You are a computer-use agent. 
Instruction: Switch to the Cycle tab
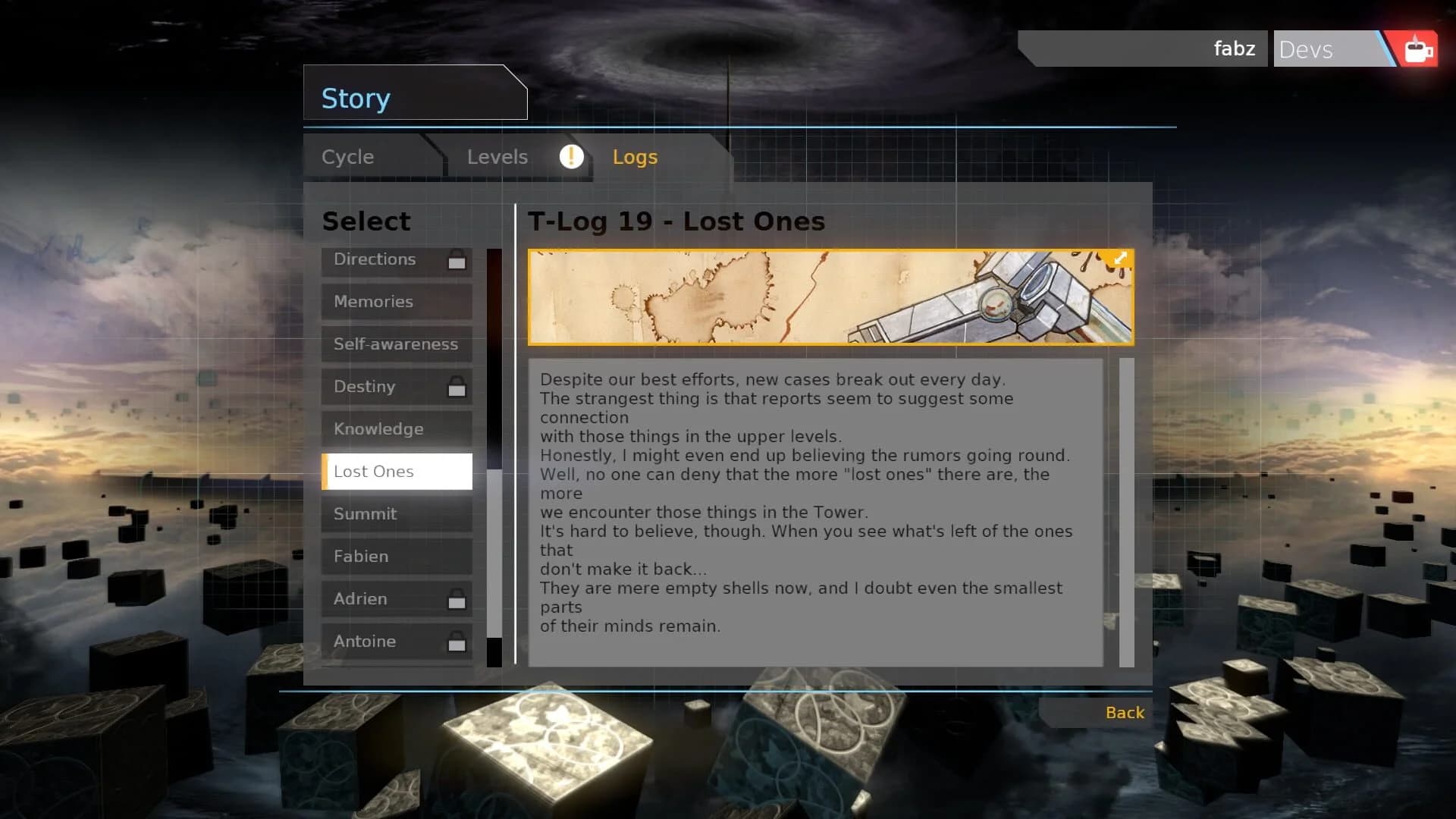pyautogui.click(x=347, y=157)
